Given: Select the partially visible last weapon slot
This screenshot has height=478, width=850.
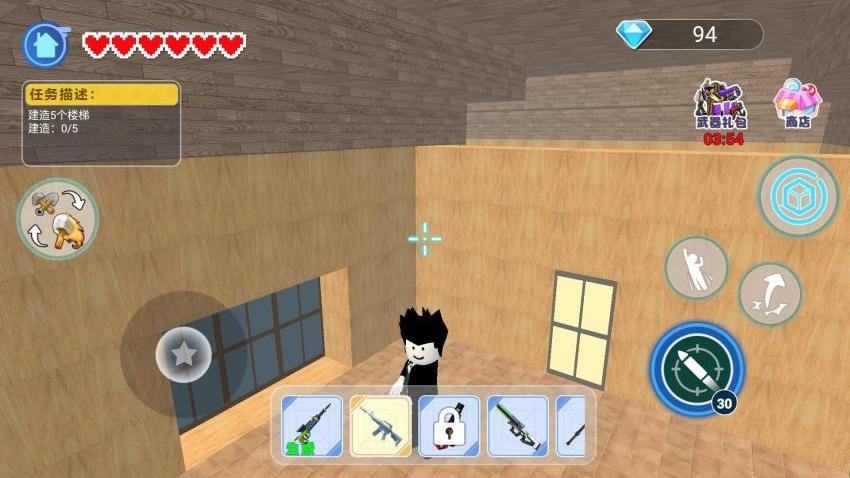Looking at the screenshot, I should 572,425.
